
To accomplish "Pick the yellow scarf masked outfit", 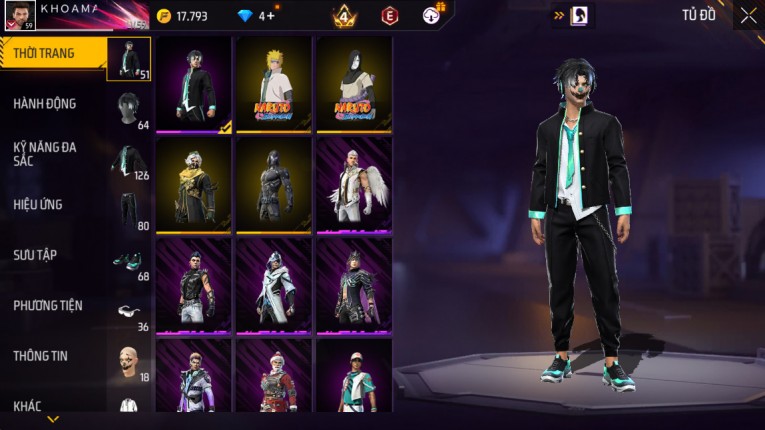I will (x=194, y=185).
